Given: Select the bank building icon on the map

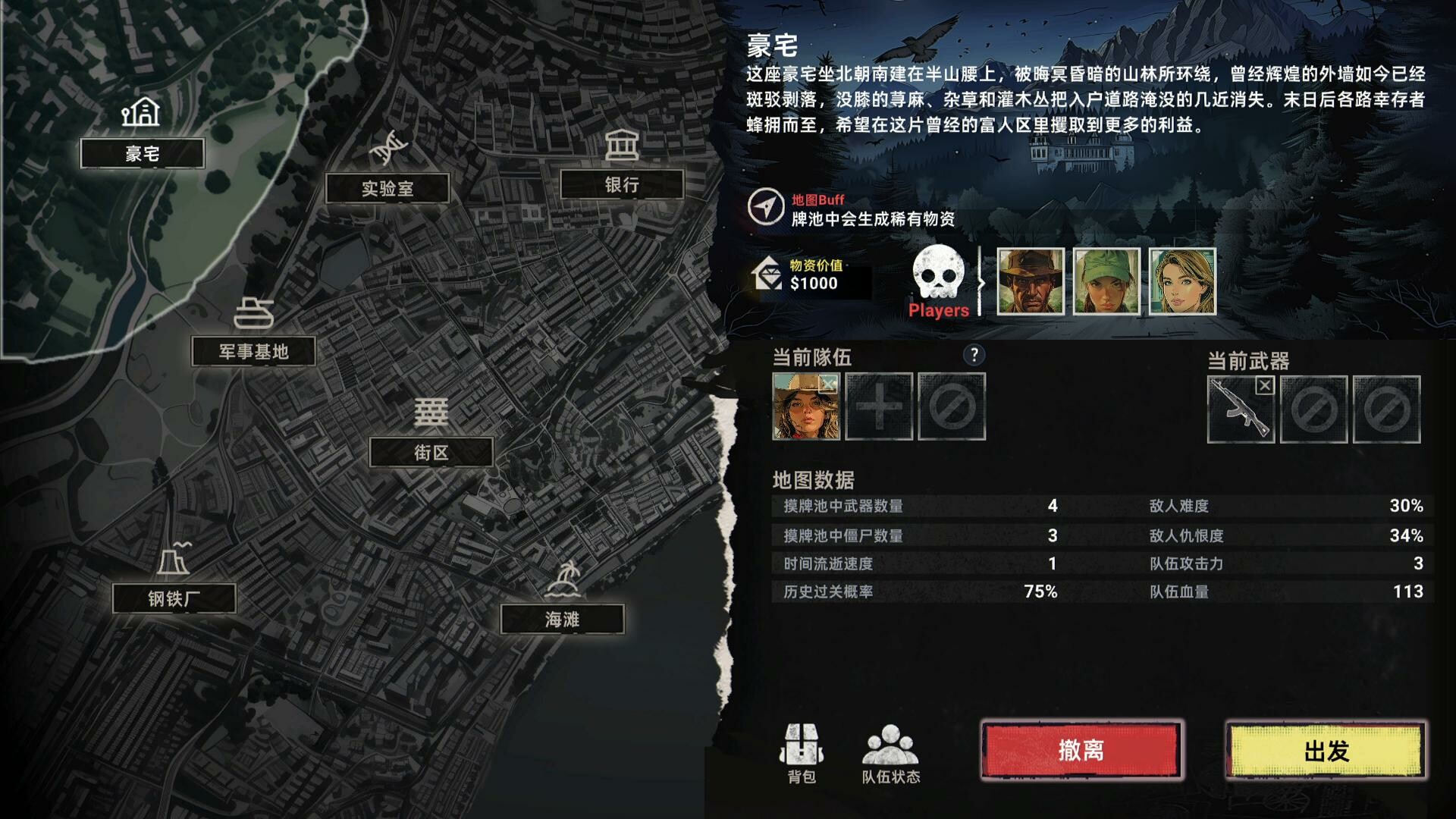Looking at the screenshot, I should click(x=621, y=144).
